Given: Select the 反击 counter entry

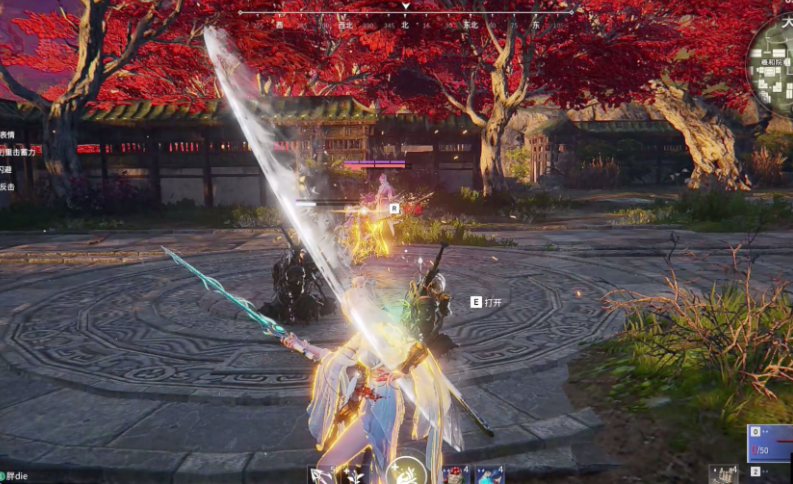Looking at the screenshot, I should 7,186.
